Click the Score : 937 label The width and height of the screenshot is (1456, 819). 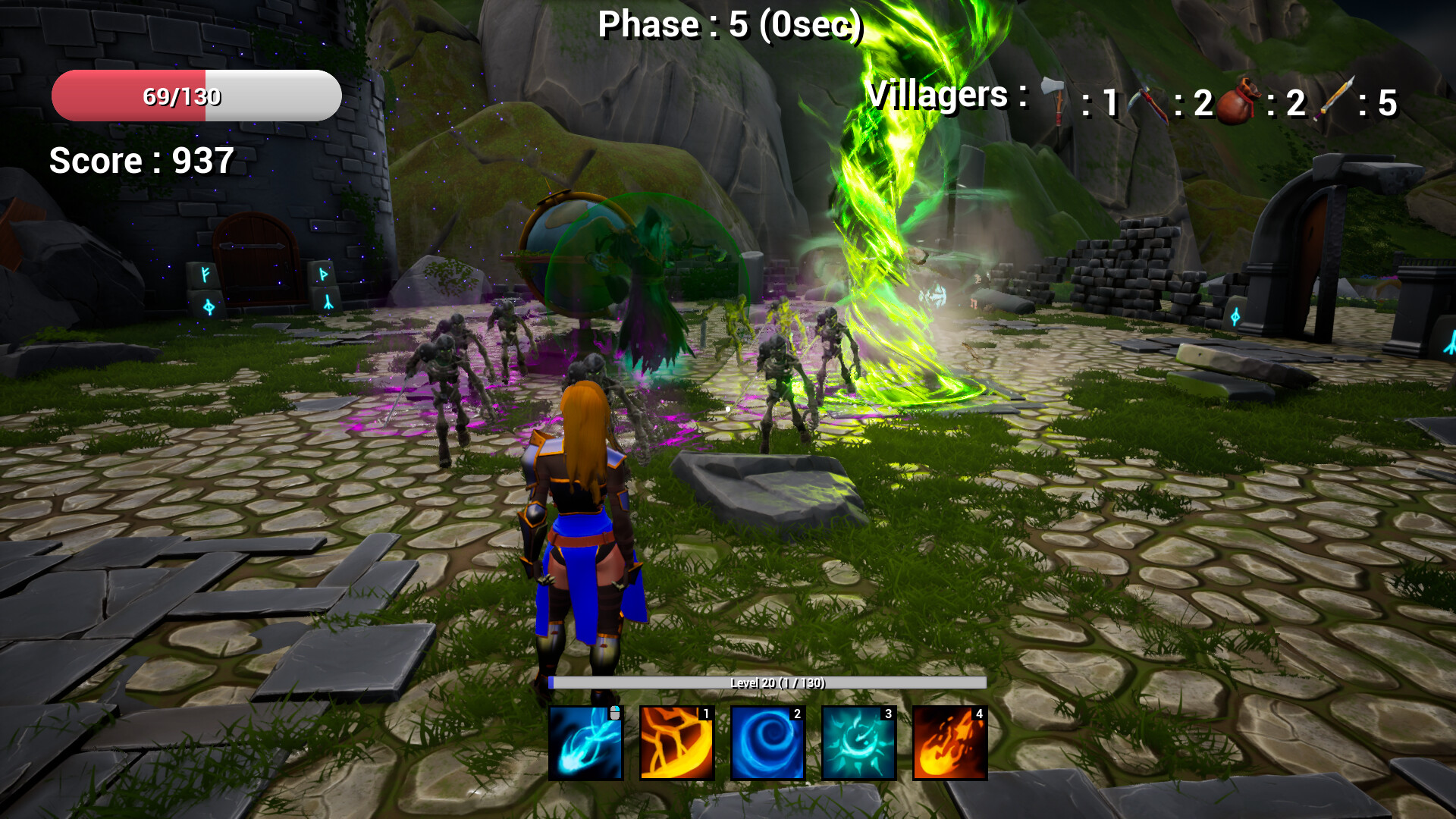click(140, 161)
